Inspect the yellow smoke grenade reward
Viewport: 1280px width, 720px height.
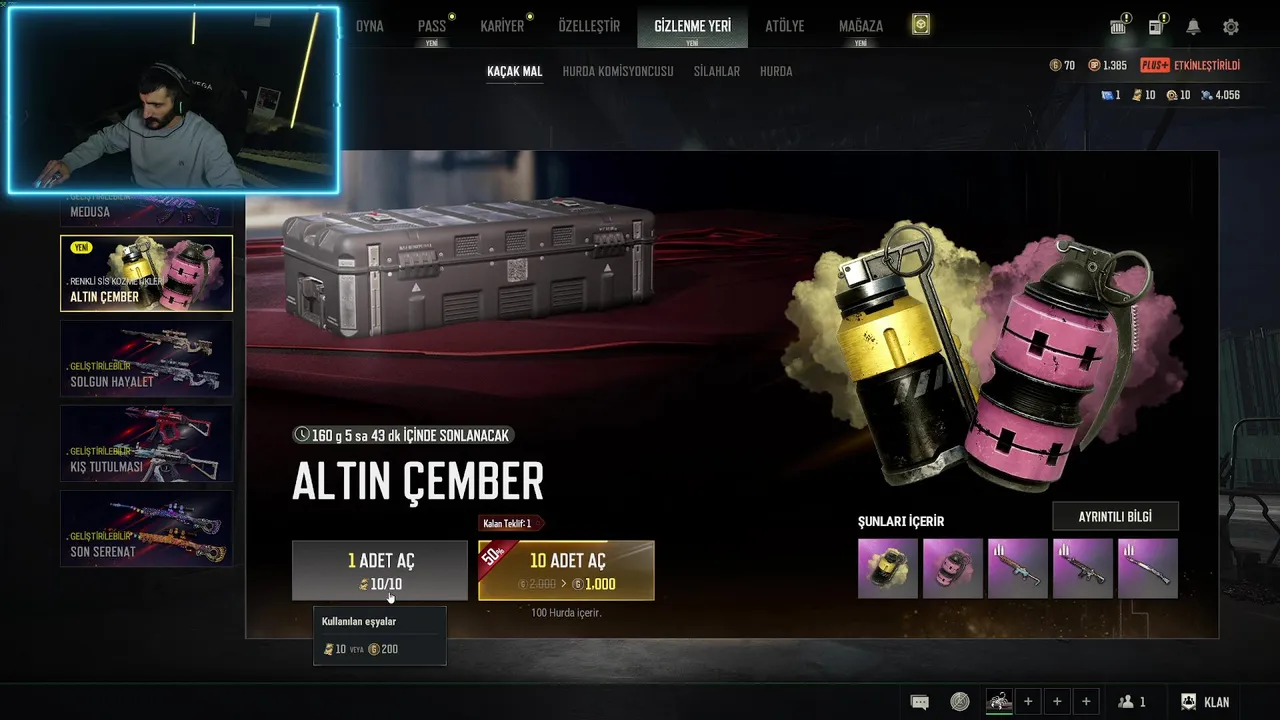coord(888,568)
